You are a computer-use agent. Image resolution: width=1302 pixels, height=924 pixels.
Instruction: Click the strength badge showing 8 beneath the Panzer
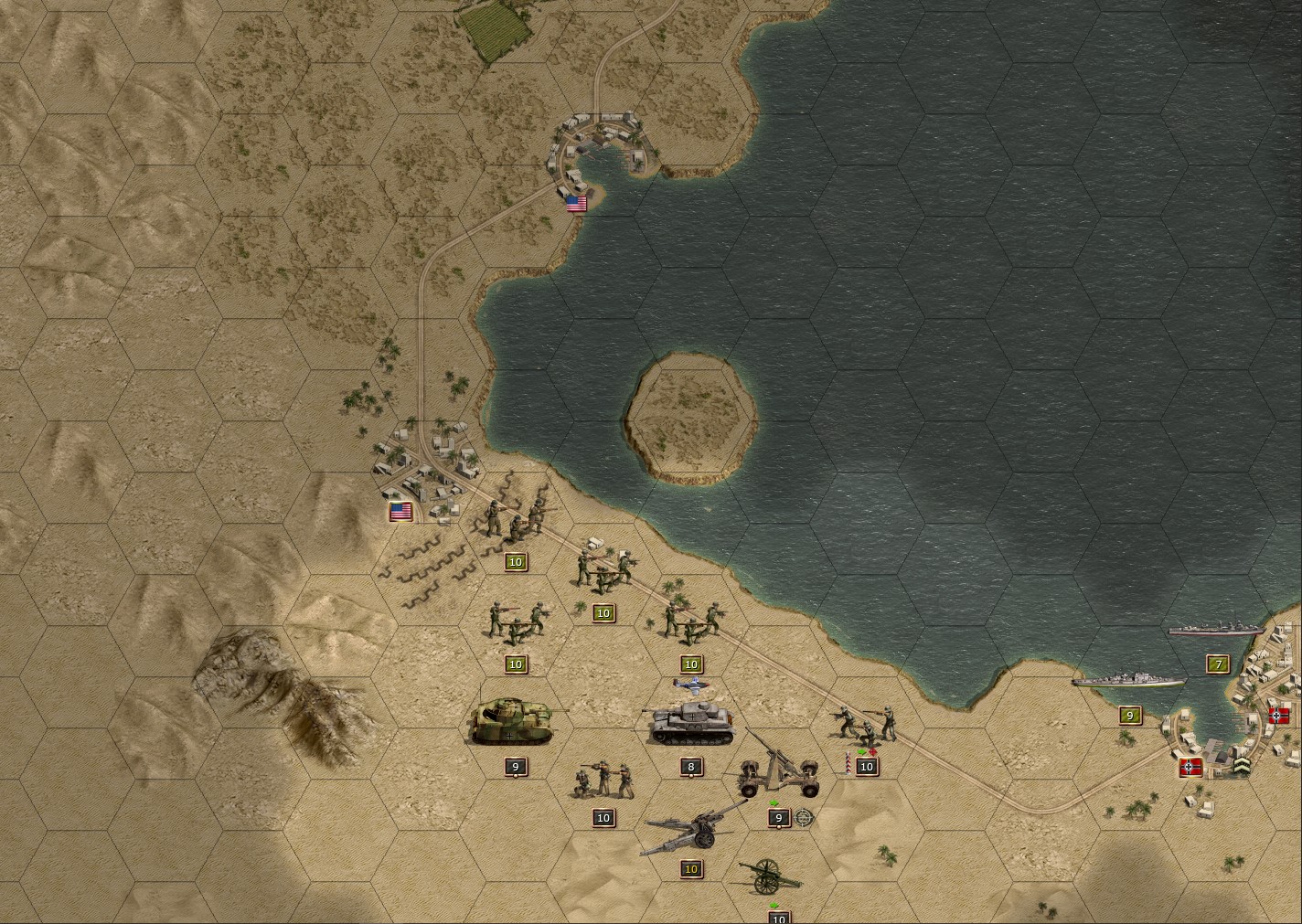click(x=690, y=768)
